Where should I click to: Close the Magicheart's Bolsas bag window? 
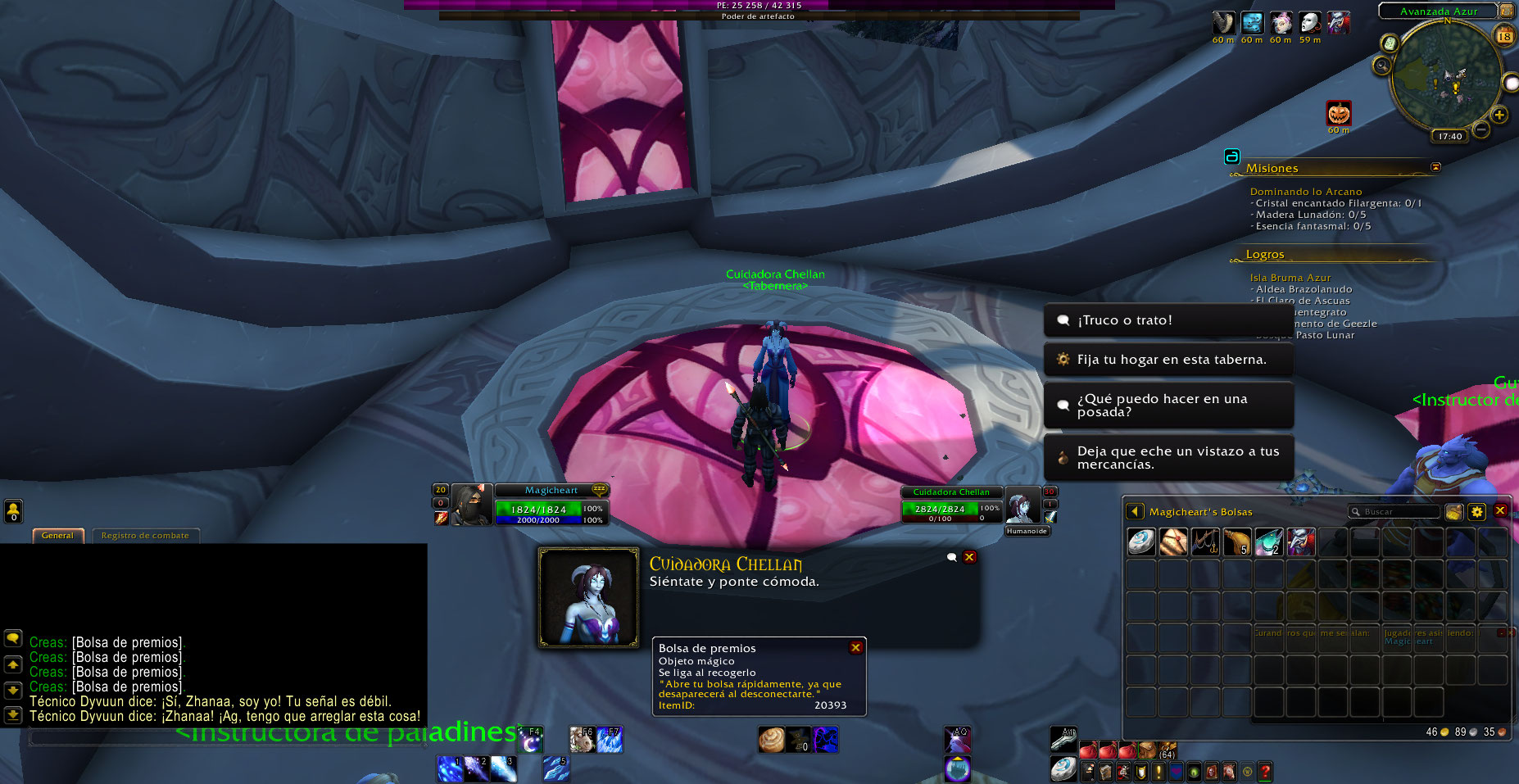point(1500,510)
